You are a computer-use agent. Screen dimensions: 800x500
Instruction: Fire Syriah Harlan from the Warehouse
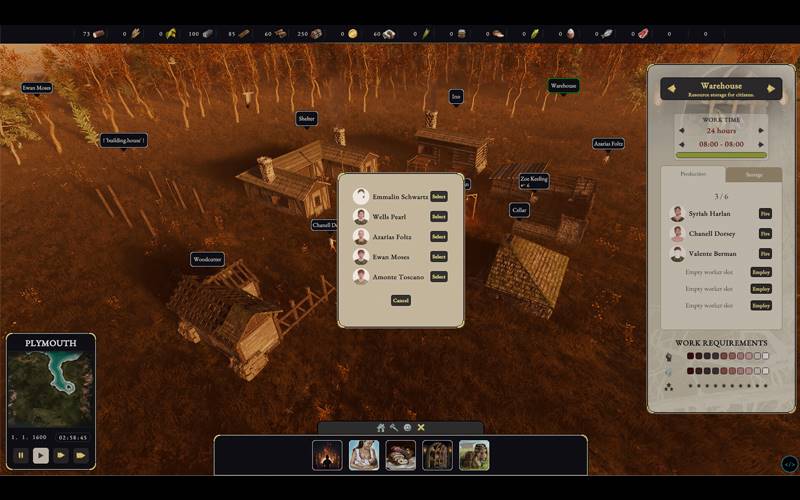click(x=765, y=214)
